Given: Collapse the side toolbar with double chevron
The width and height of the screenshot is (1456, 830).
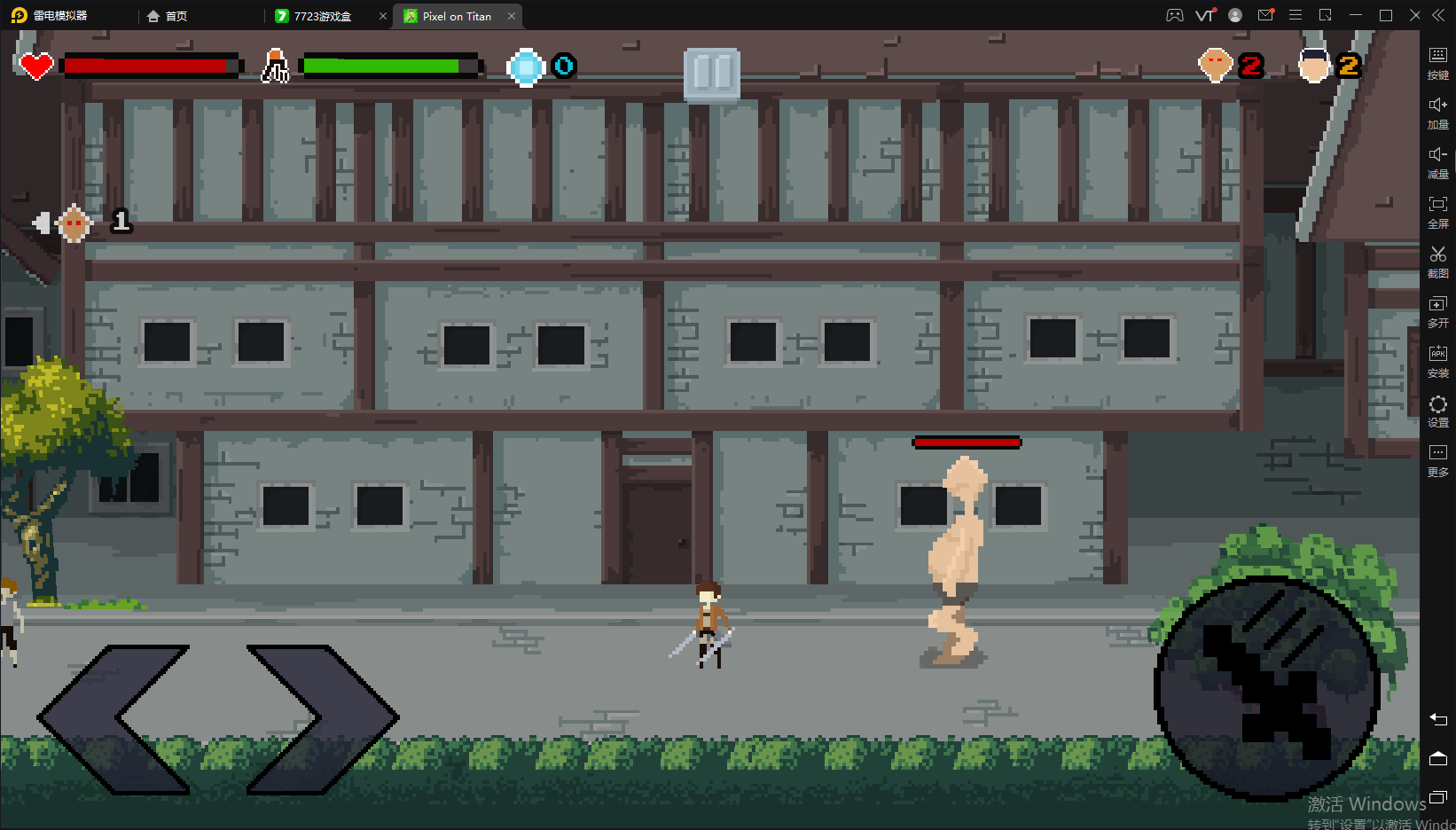Looking at the screenshot, I should pos(1438,14).
